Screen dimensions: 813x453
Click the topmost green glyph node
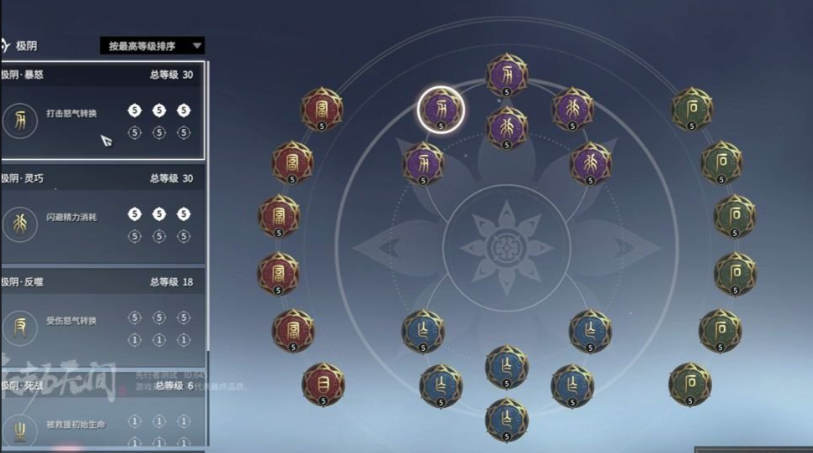coord(692,108)
